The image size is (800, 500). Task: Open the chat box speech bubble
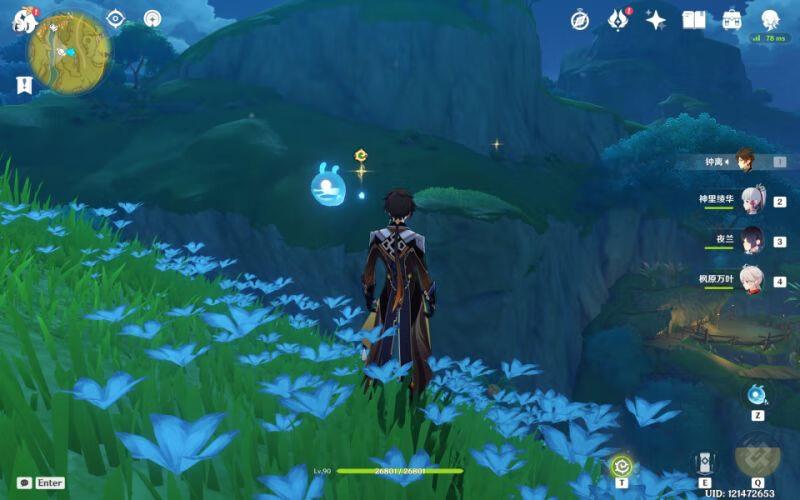click(24, 482)
